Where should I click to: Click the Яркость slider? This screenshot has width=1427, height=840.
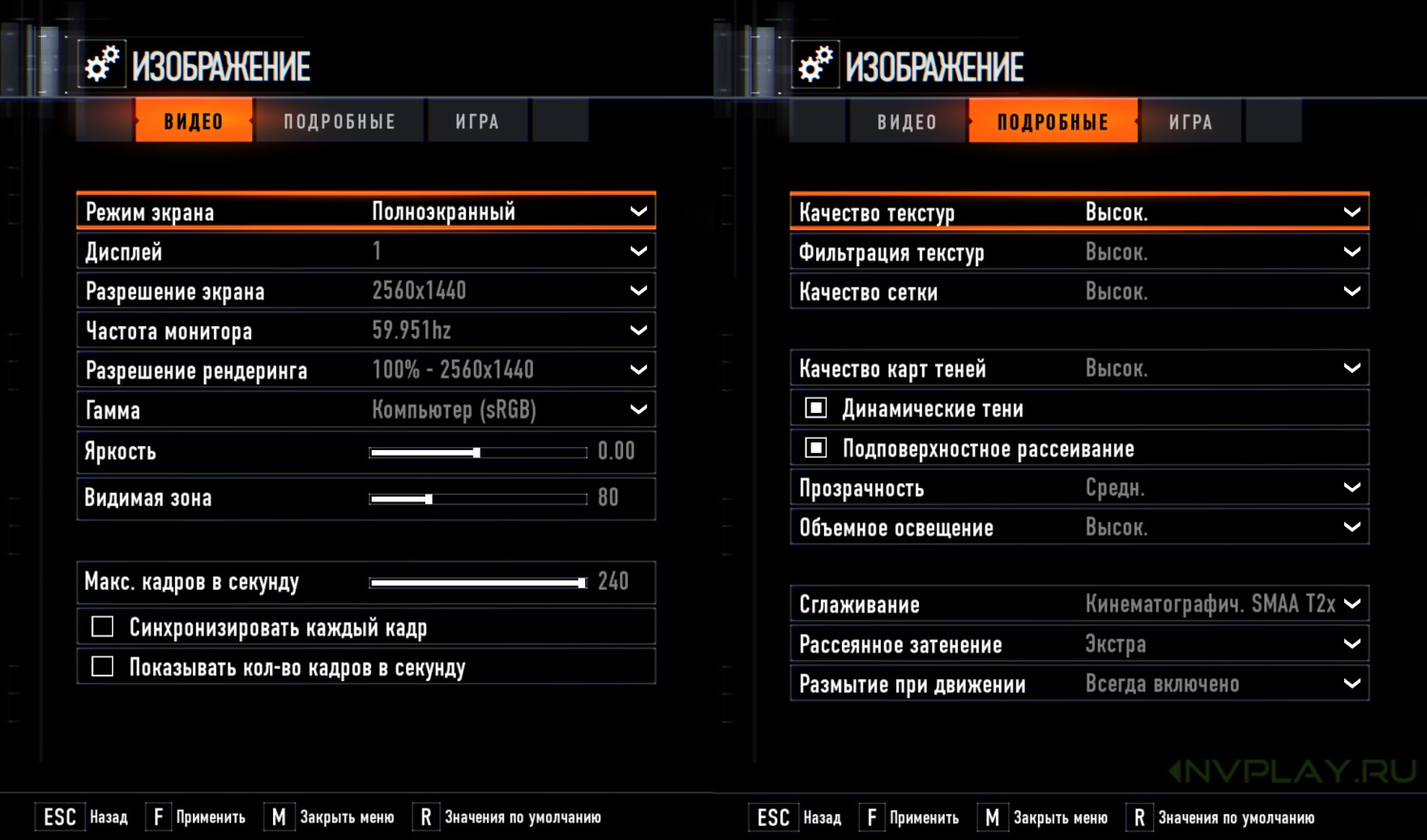tap(478, 453)
